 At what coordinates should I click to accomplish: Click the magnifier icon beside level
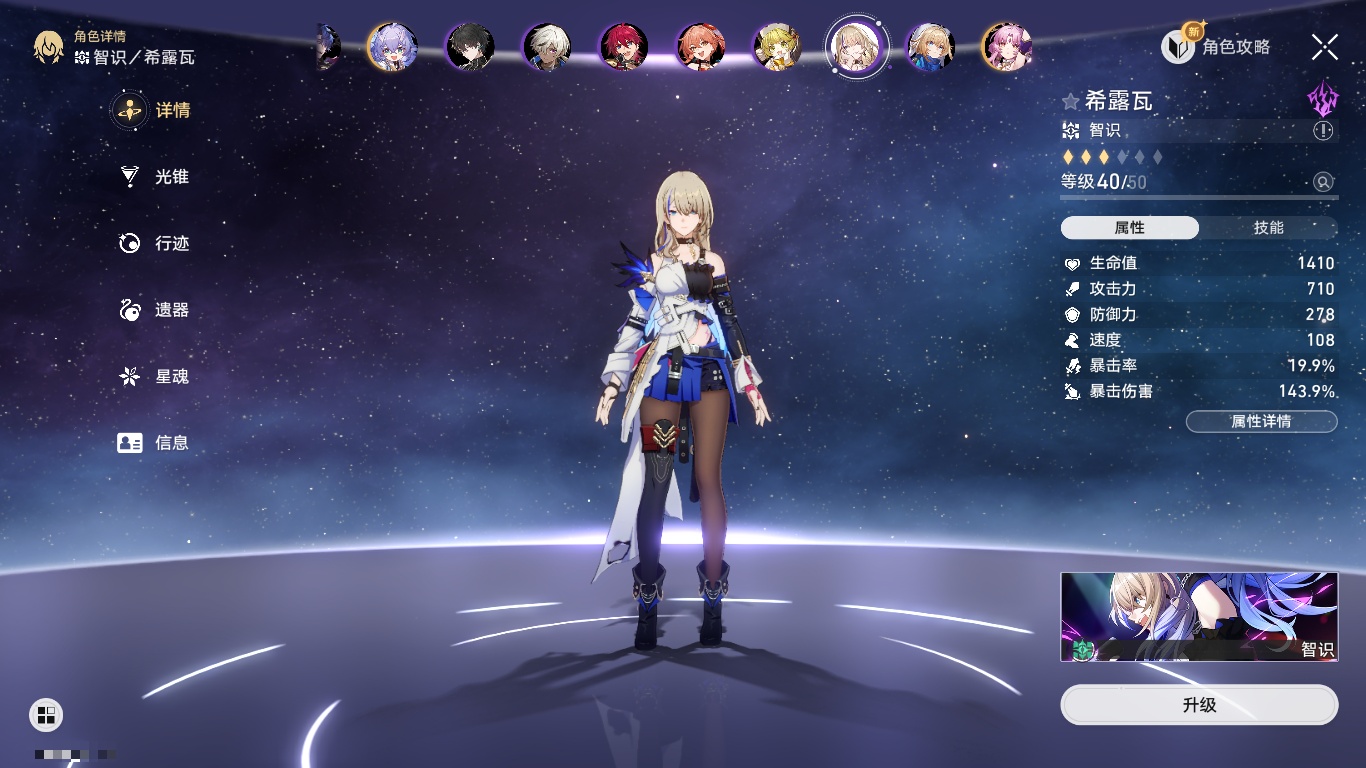(1323, 182)
